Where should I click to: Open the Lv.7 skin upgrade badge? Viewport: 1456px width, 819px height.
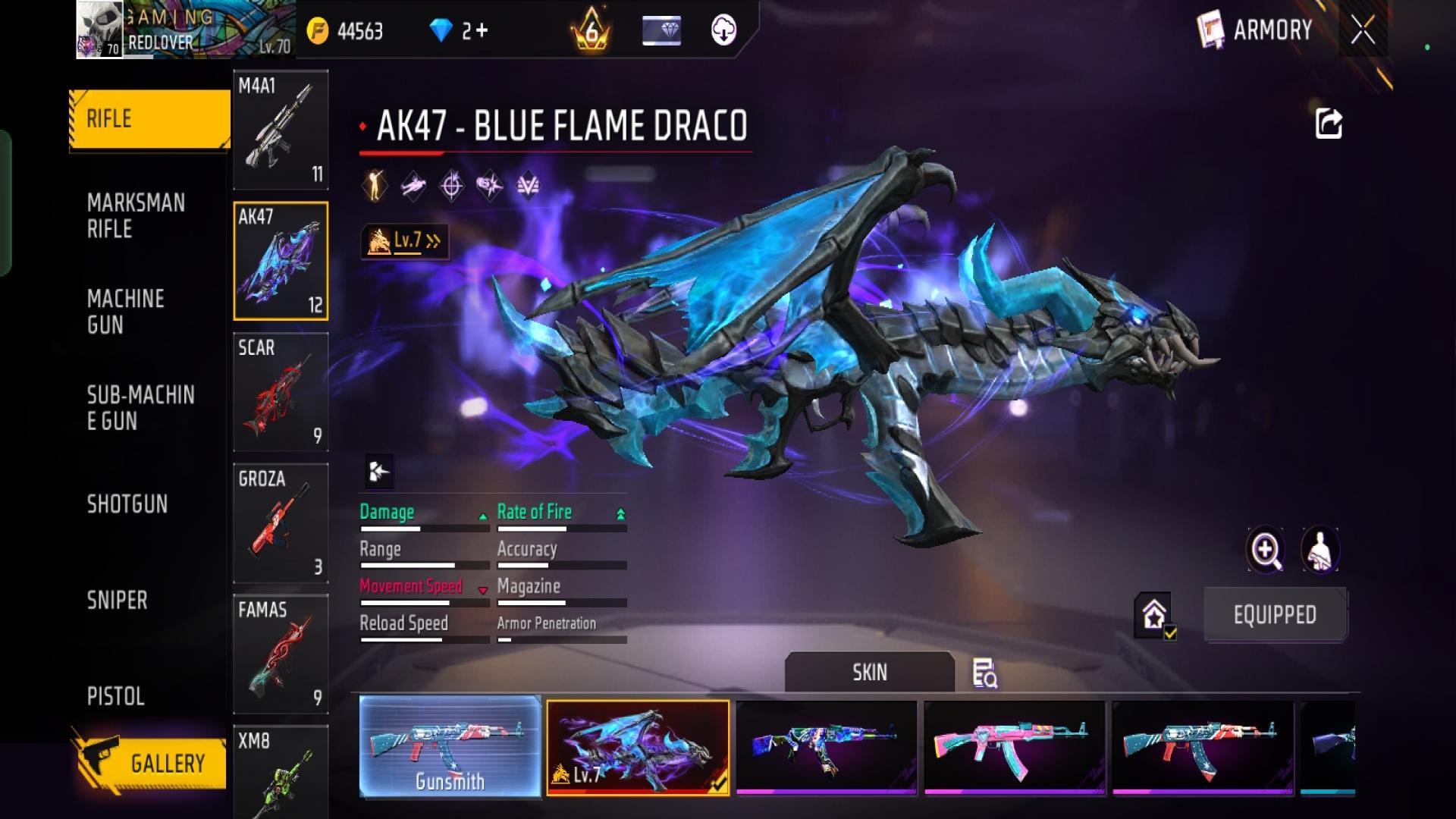coord(405,242)
